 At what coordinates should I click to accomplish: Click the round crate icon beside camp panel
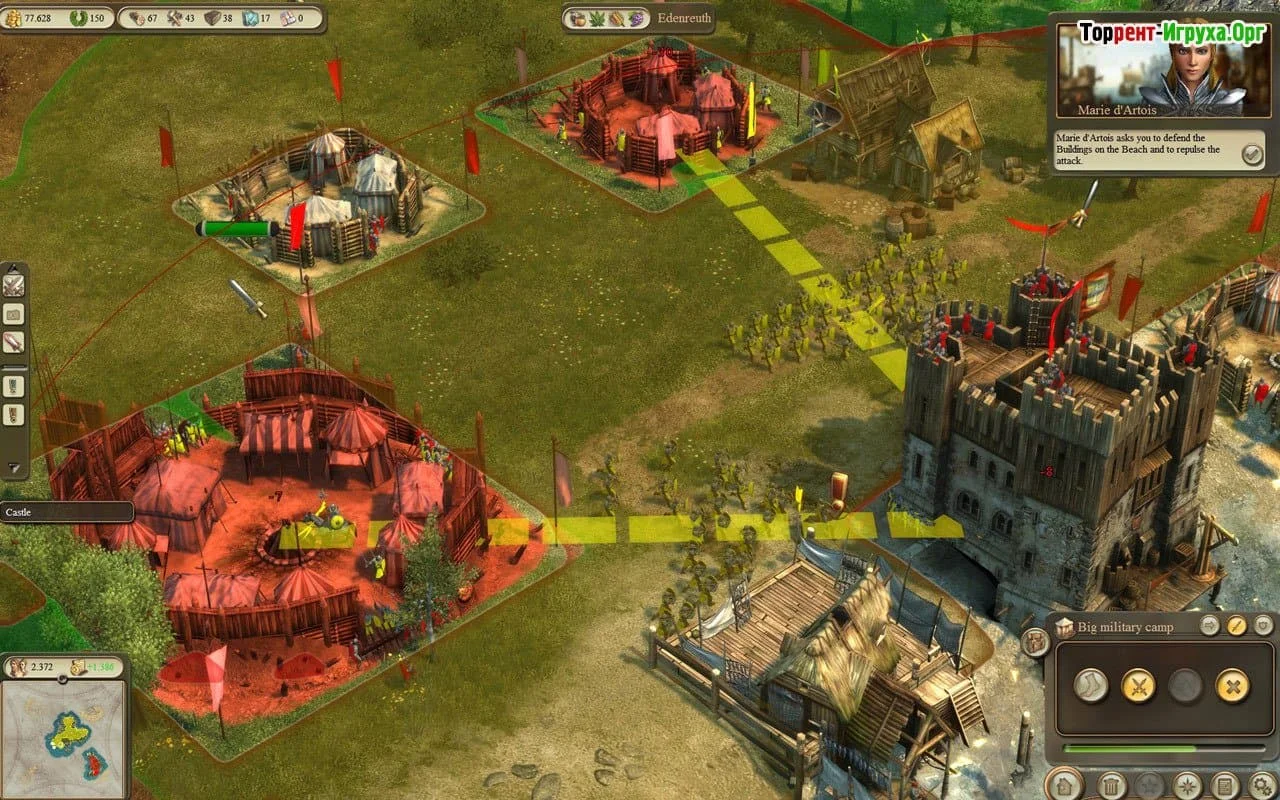point(1035,642)
